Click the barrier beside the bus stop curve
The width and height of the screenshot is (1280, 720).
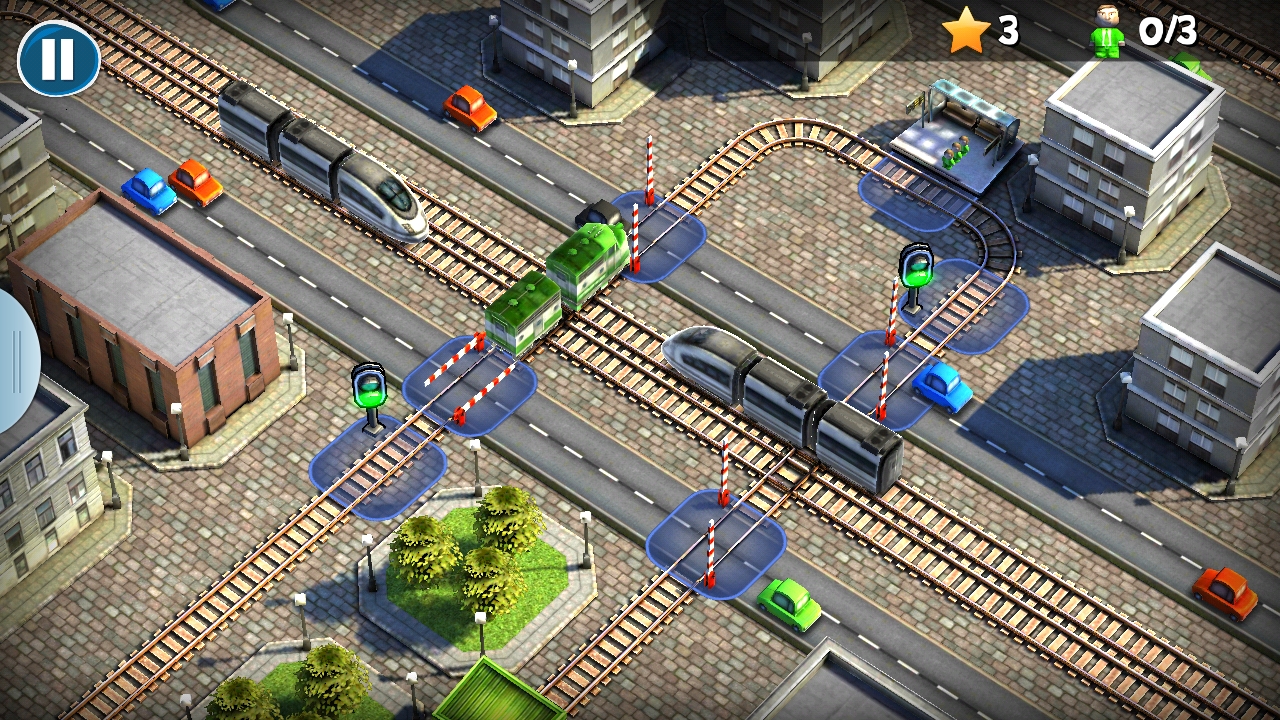coord(904,200)
